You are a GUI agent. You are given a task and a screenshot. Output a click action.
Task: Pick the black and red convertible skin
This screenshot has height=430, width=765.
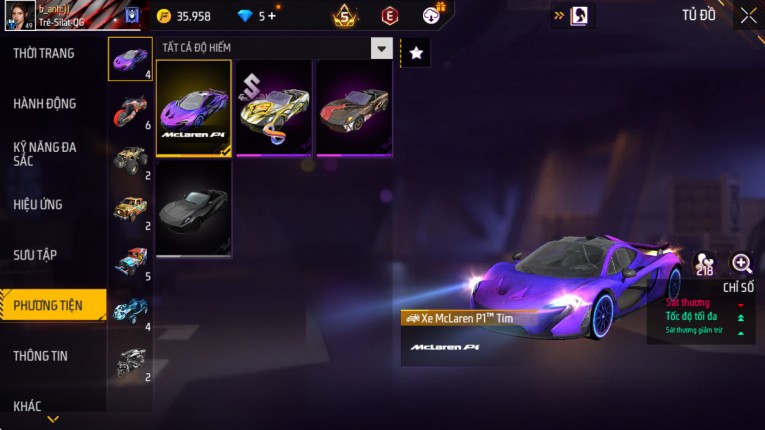pyautogui.click(x=353, y=107)
